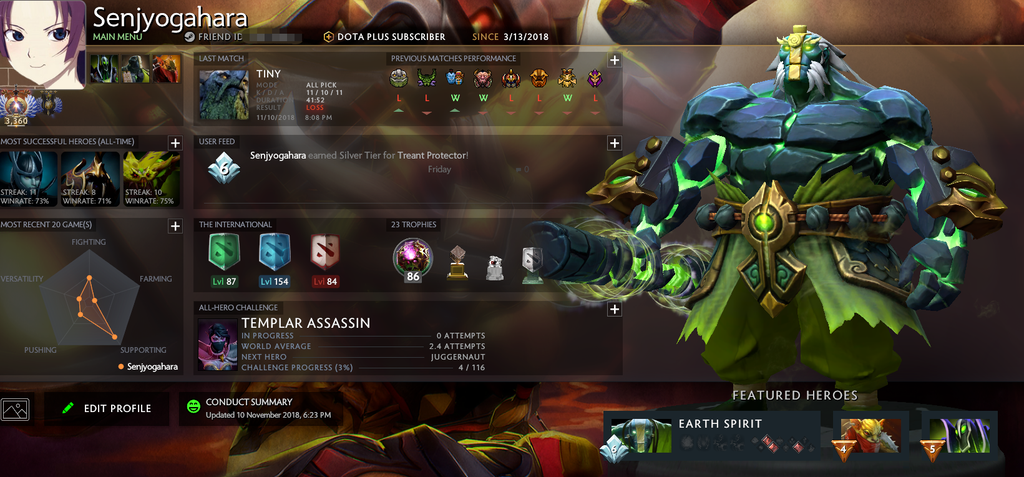The width and height of the screenshot is (1024, 477).
Task: Expand the Trophies panel
Action: (614, 226)
